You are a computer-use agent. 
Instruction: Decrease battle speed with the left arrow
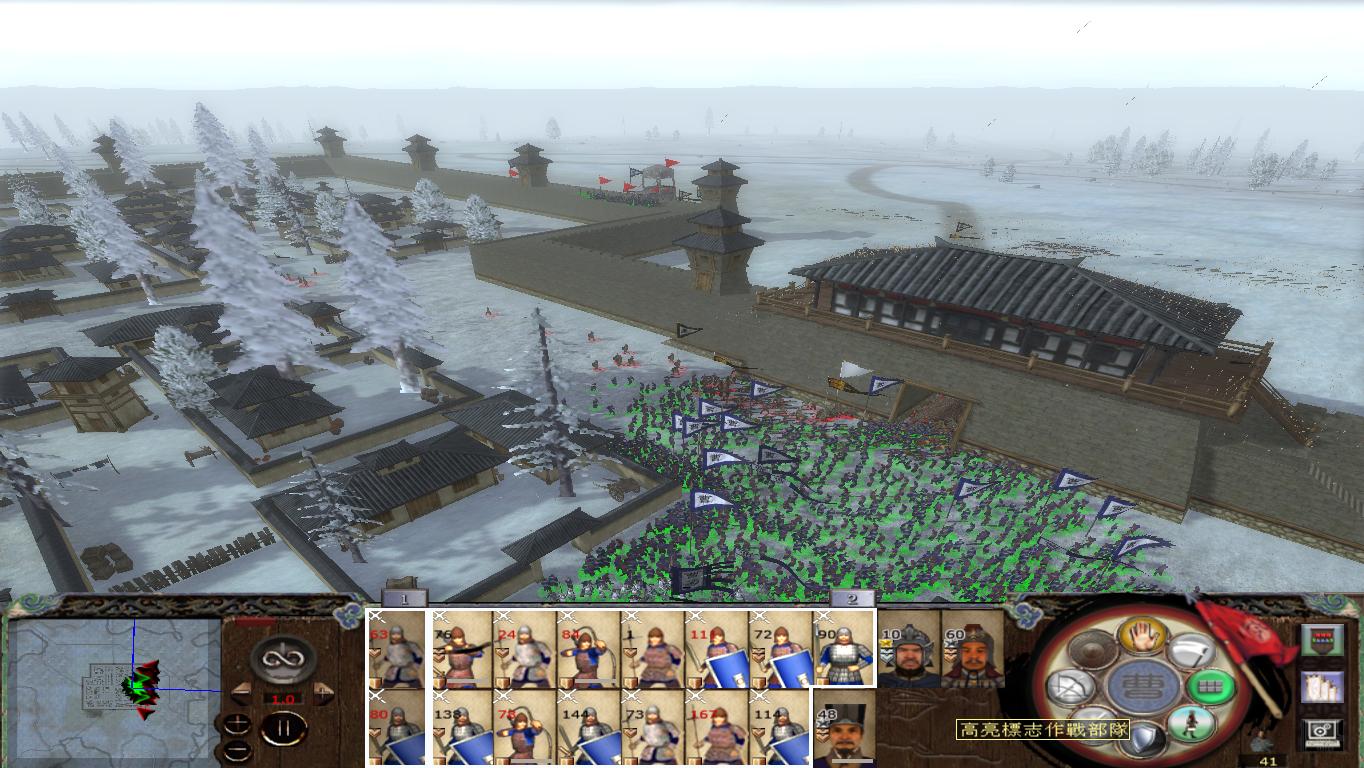click(x=243, y=692)
